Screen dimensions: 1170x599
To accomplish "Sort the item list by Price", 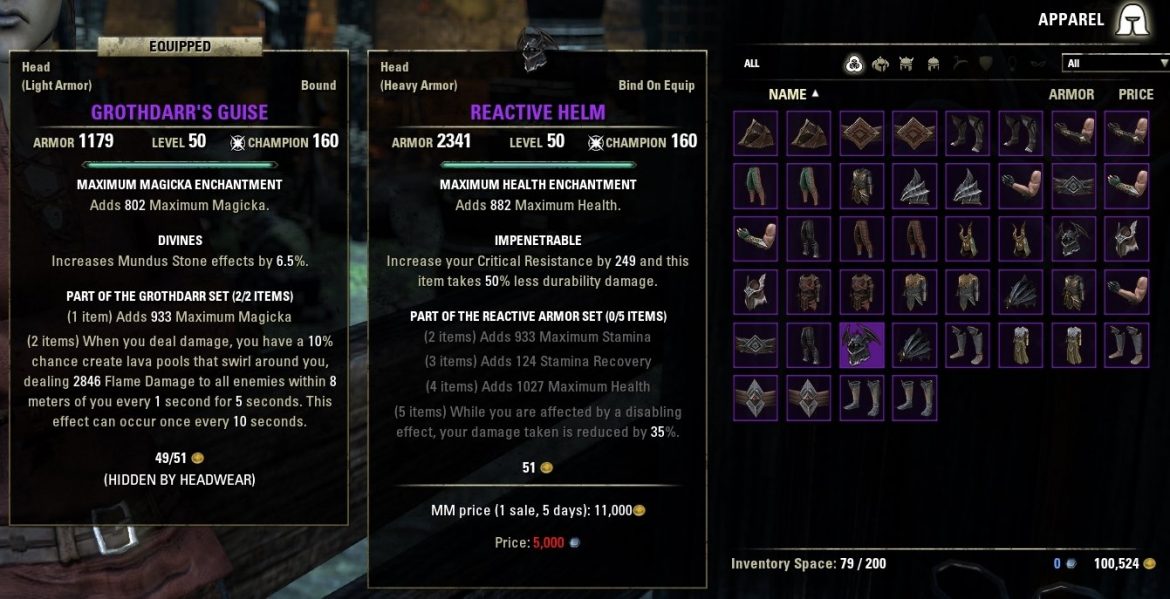I will (x=1136, y=94).
